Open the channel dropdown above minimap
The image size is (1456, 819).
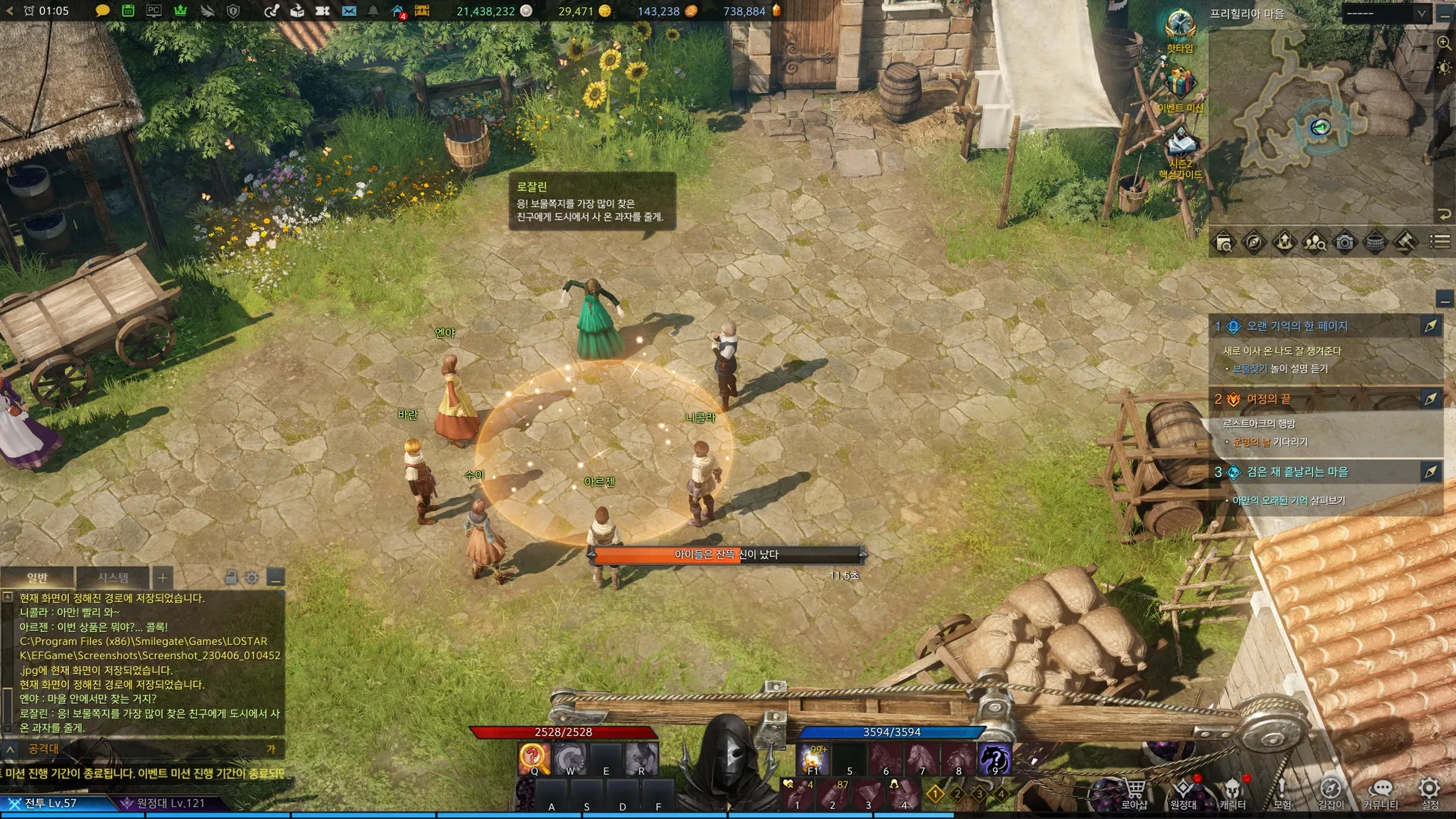coord(1386,14)
